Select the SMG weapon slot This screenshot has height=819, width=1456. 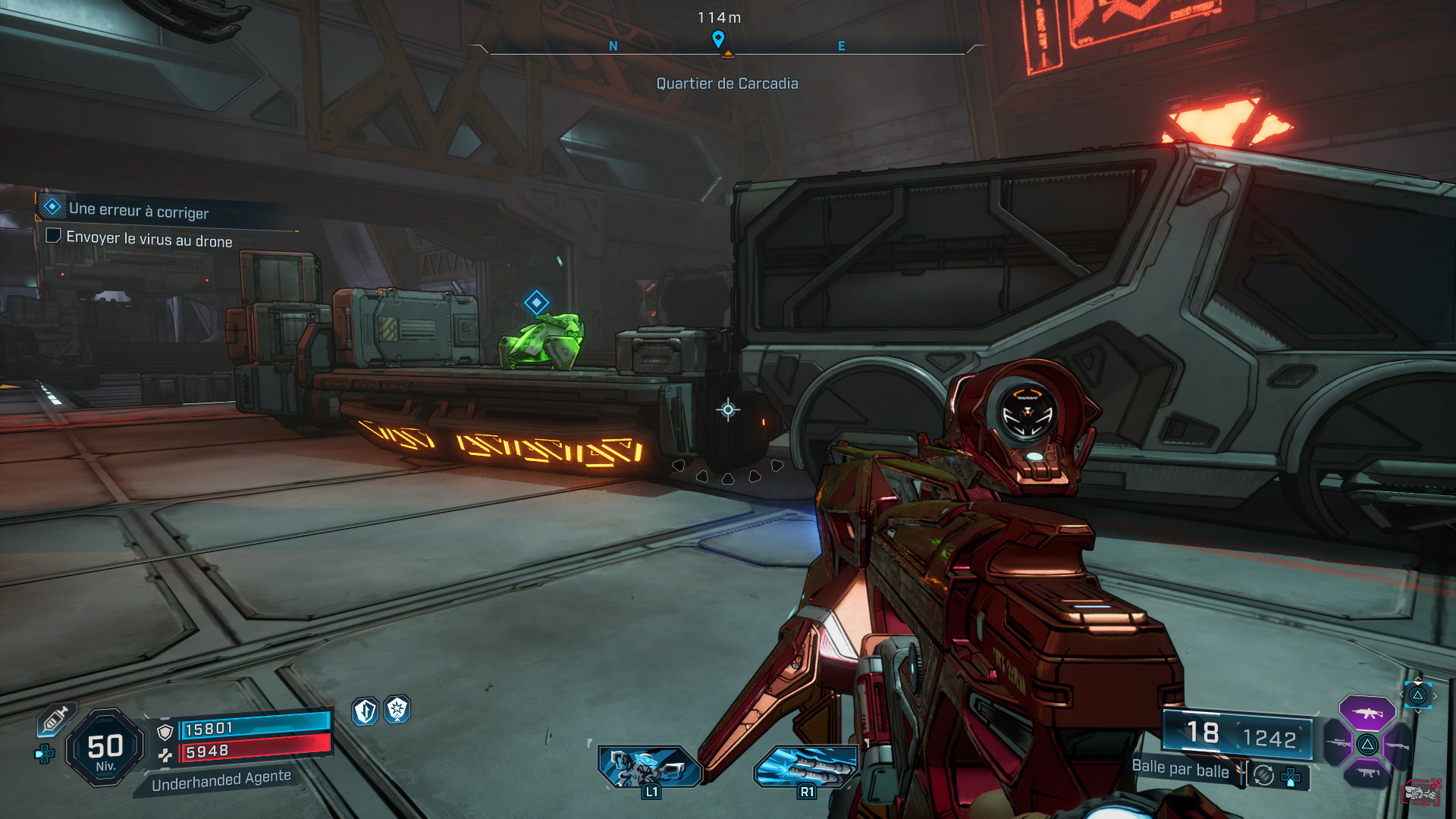pos(1368,773)
